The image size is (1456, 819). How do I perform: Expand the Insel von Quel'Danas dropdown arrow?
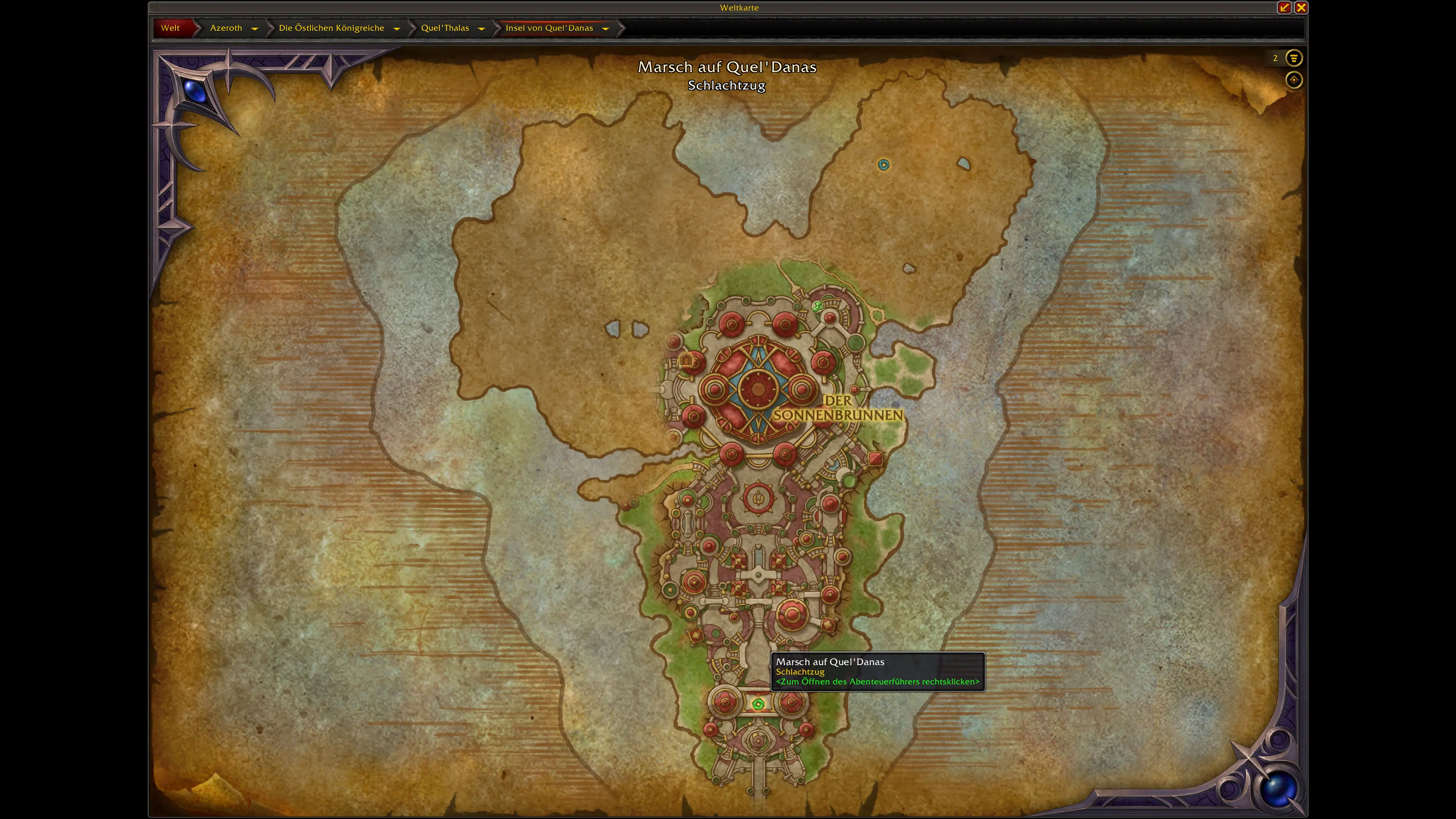tap(606, 28)
